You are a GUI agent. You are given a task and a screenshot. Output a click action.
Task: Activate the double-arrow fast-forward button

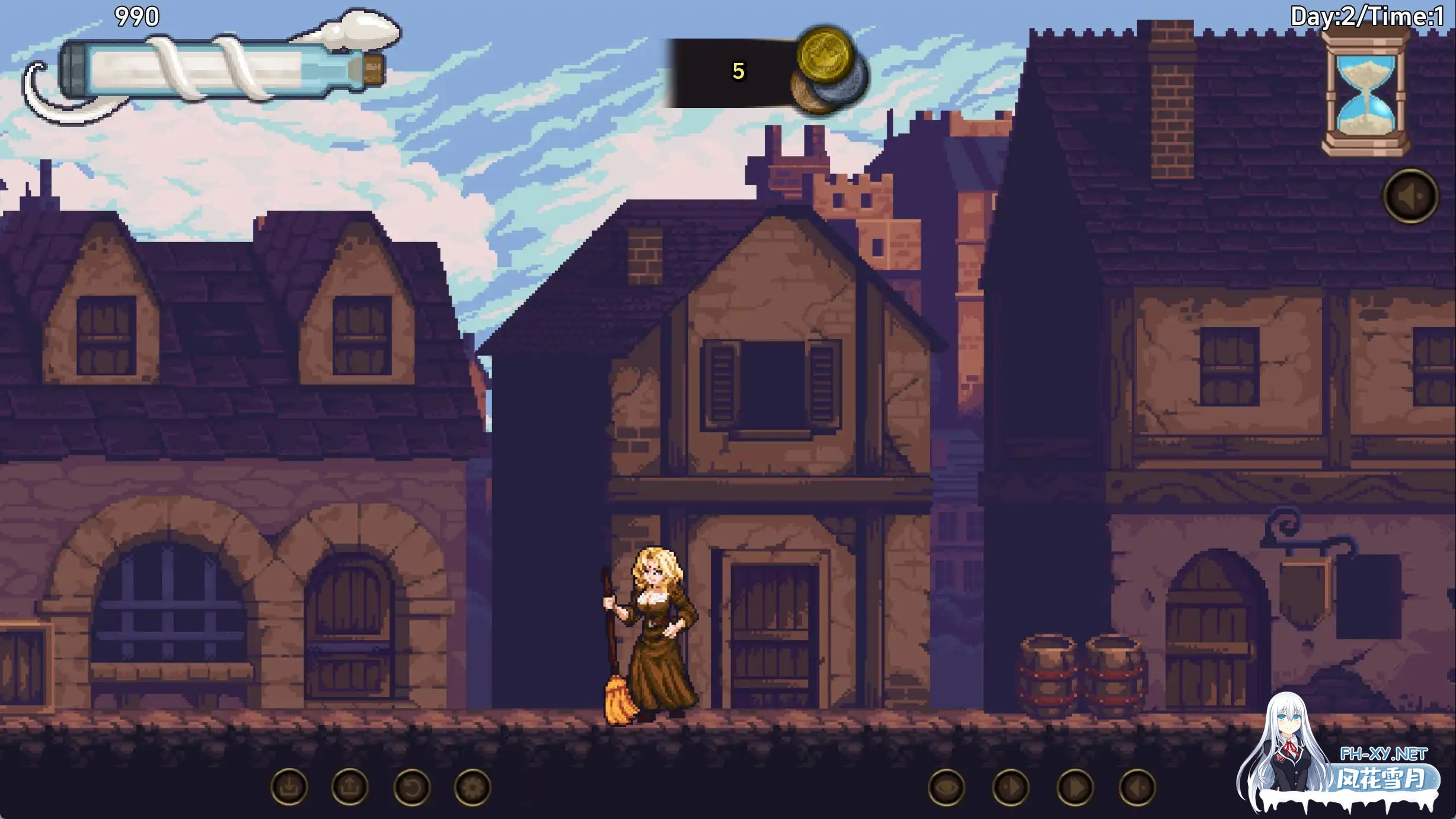[x=1075, y=788]
